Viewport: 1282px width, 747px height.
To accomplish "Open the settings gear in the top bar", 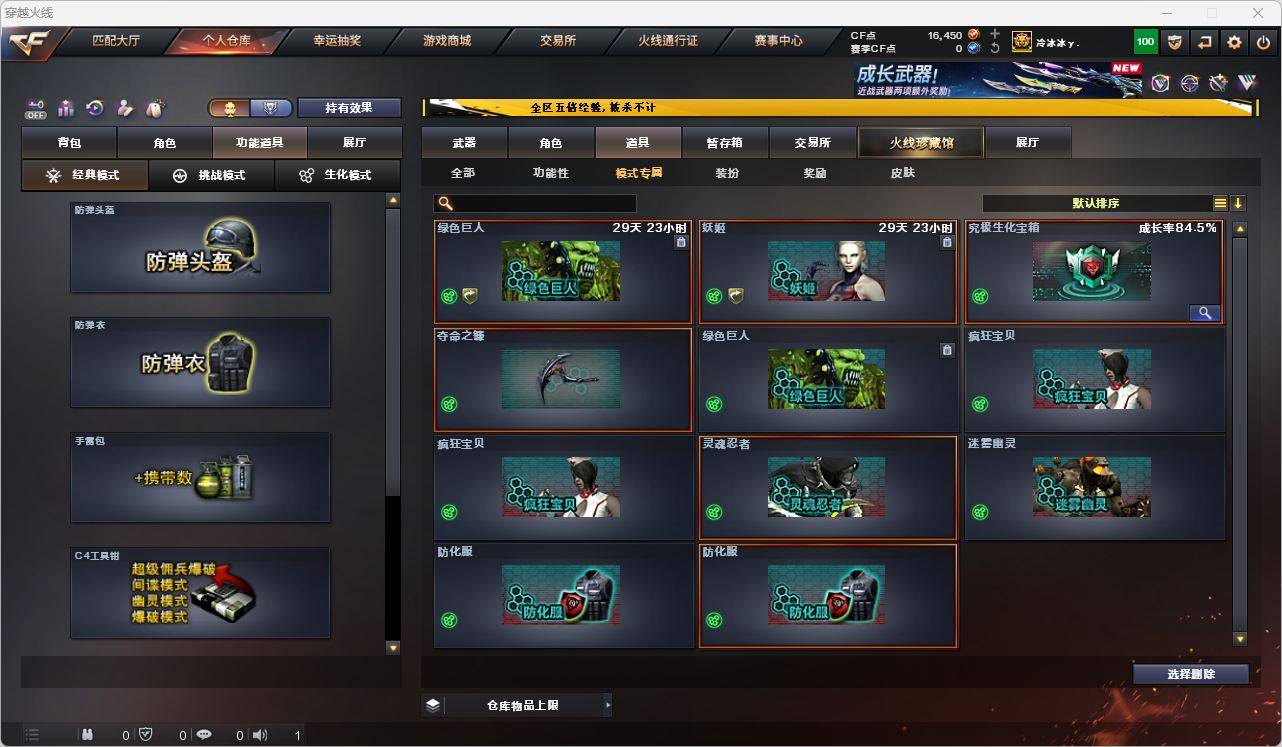I will pos(1233,41).
